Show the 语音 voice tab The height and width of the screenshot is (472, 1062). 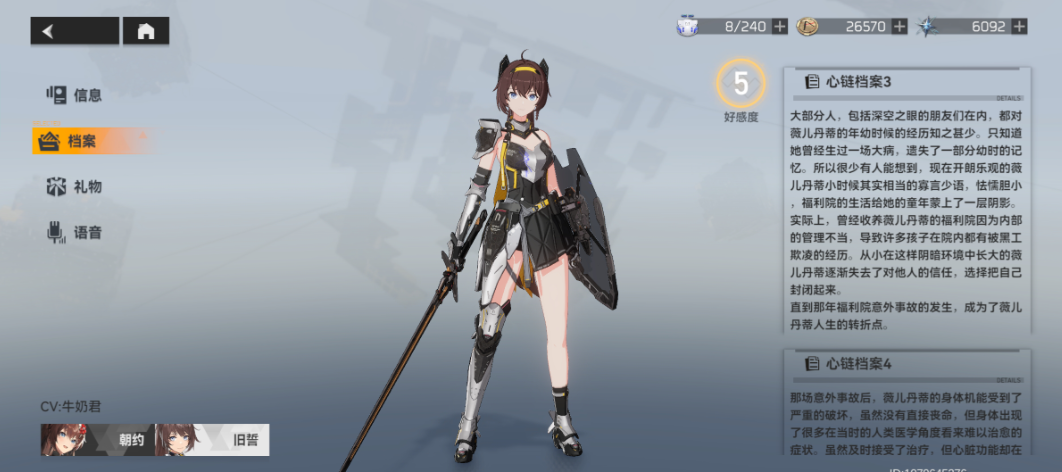tap(76, 233)
